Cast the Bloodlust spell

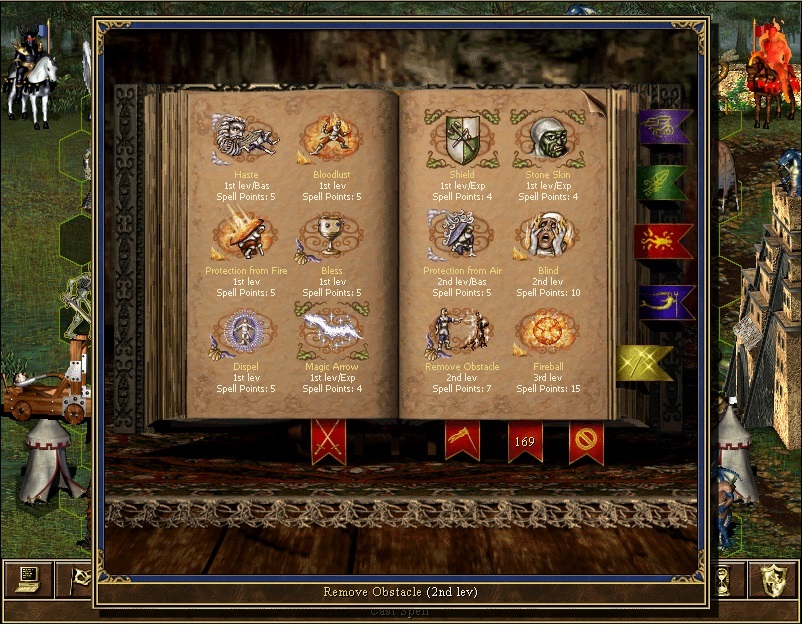(x=331, y=138)
